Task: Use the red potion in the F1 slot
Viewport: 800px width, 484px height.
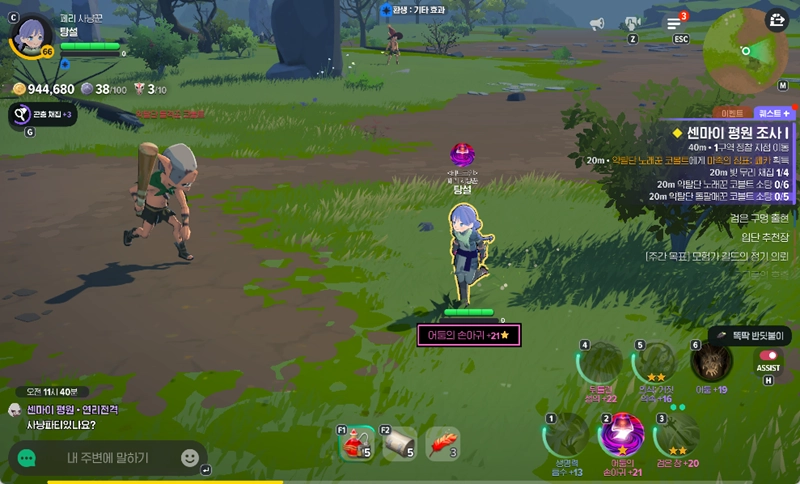Action: (356, 443)
